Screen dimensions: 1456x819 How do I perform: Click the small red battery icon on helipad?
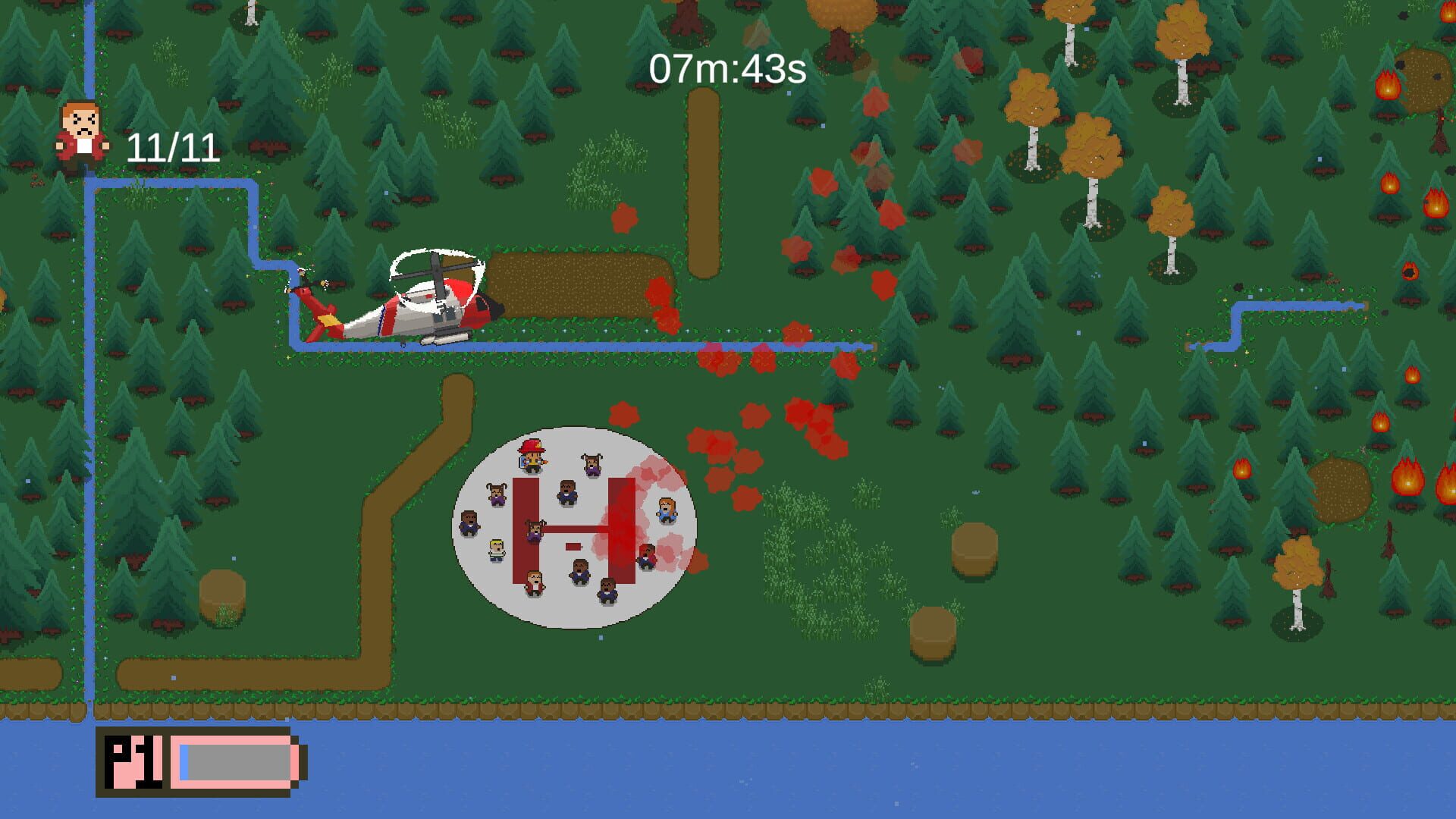pos(573,547)
